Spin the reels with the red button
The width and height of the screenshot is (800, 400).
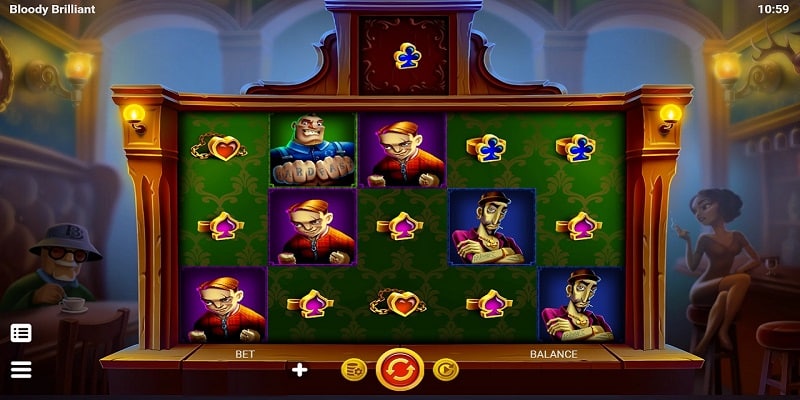tap(399, 370)
